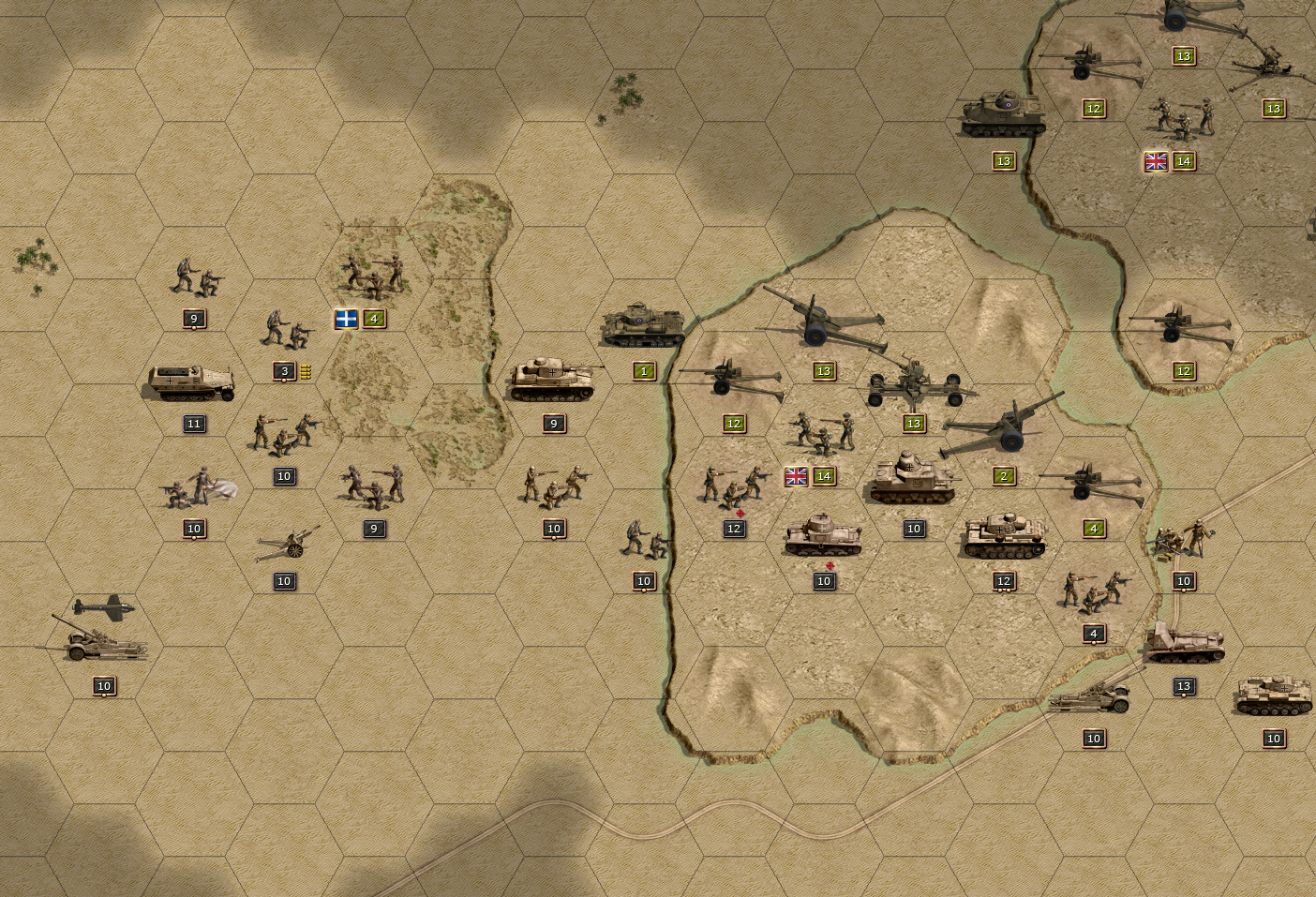This screenshot has width=1316, height=897.
Task: Select the Greek-flag infantry unit
Action: pos(374,272)
